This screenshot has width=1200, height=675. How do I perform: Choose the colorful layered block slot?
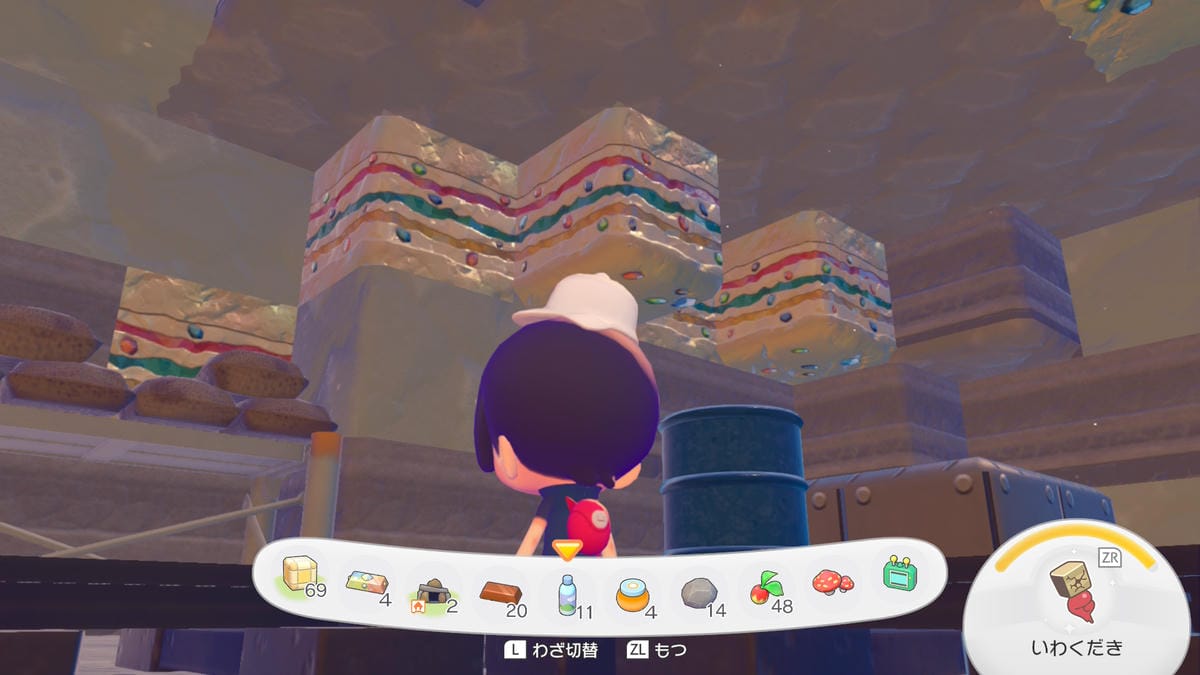point(366,585)
